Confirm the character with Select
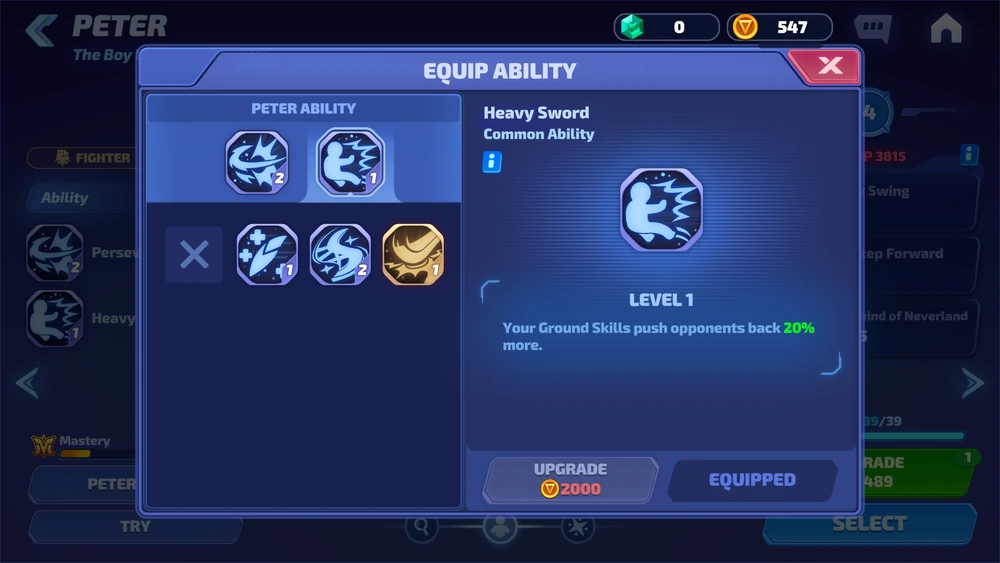The width and height of the screenshot is (1000, 563). click(868, 523)
